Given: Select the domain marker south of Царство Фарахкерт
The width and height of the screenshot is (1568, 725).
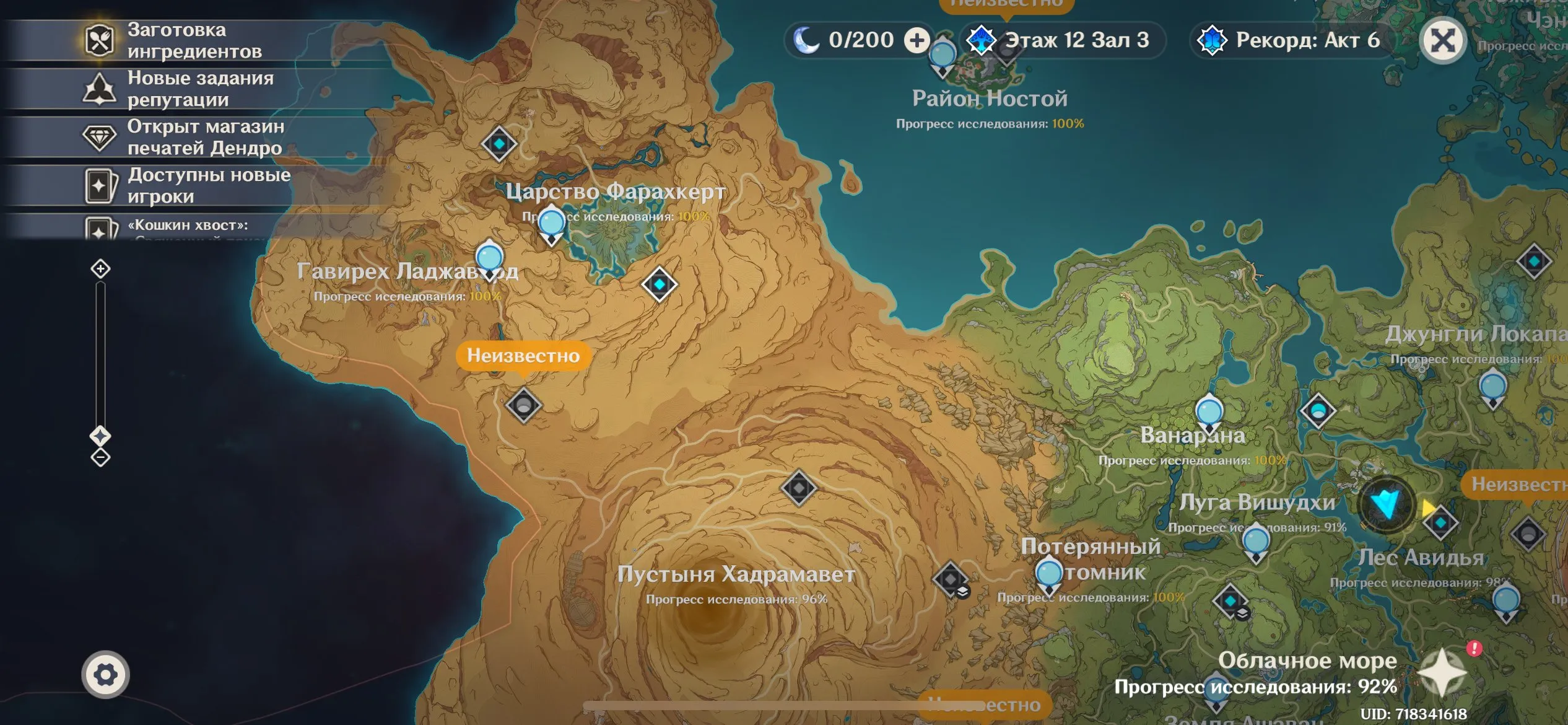Looking at the screenshot, I should 659,284.
